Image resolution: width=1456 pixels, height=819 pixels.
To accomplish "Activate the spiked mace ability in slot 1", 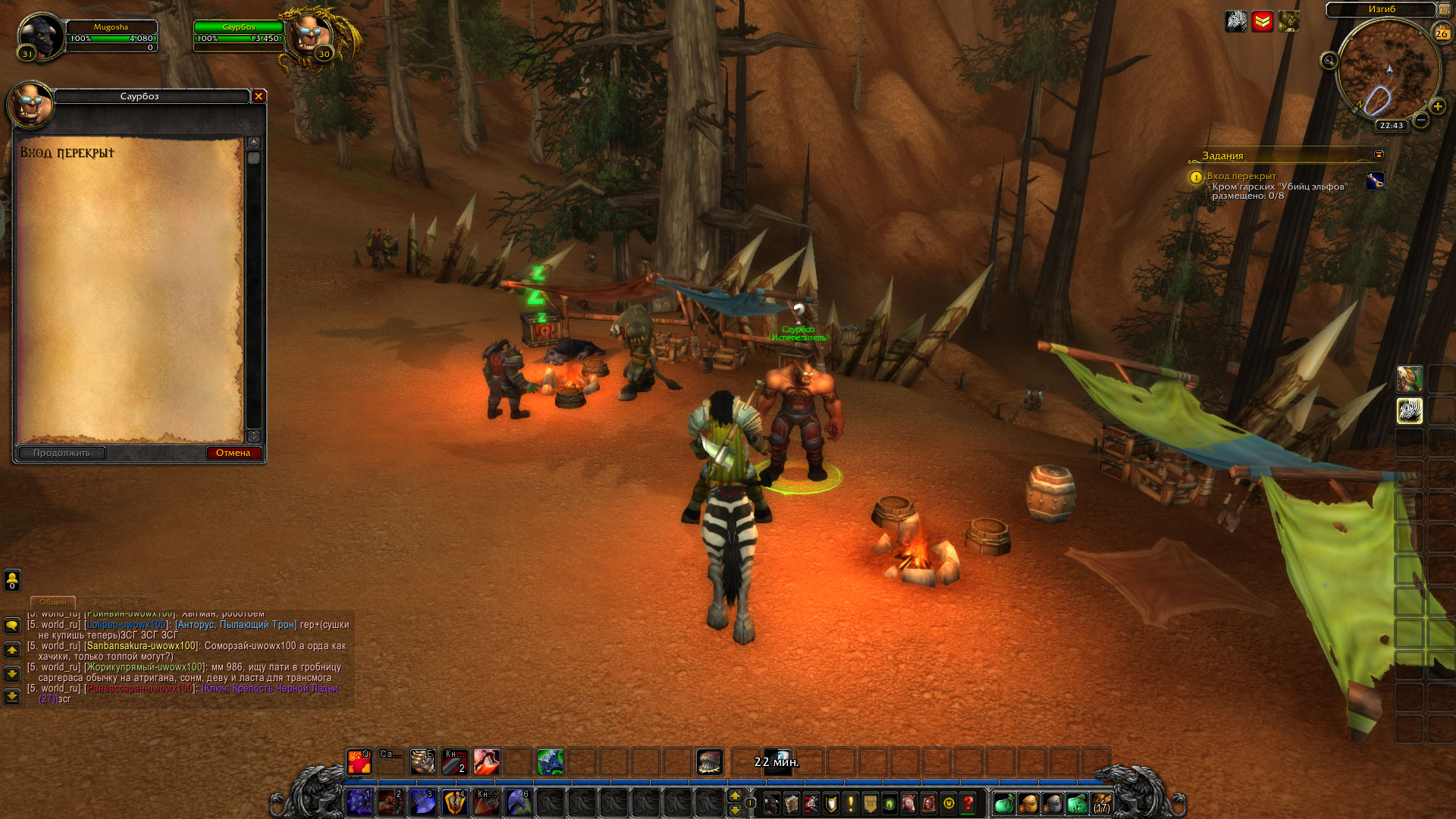I will coord(359,802).
